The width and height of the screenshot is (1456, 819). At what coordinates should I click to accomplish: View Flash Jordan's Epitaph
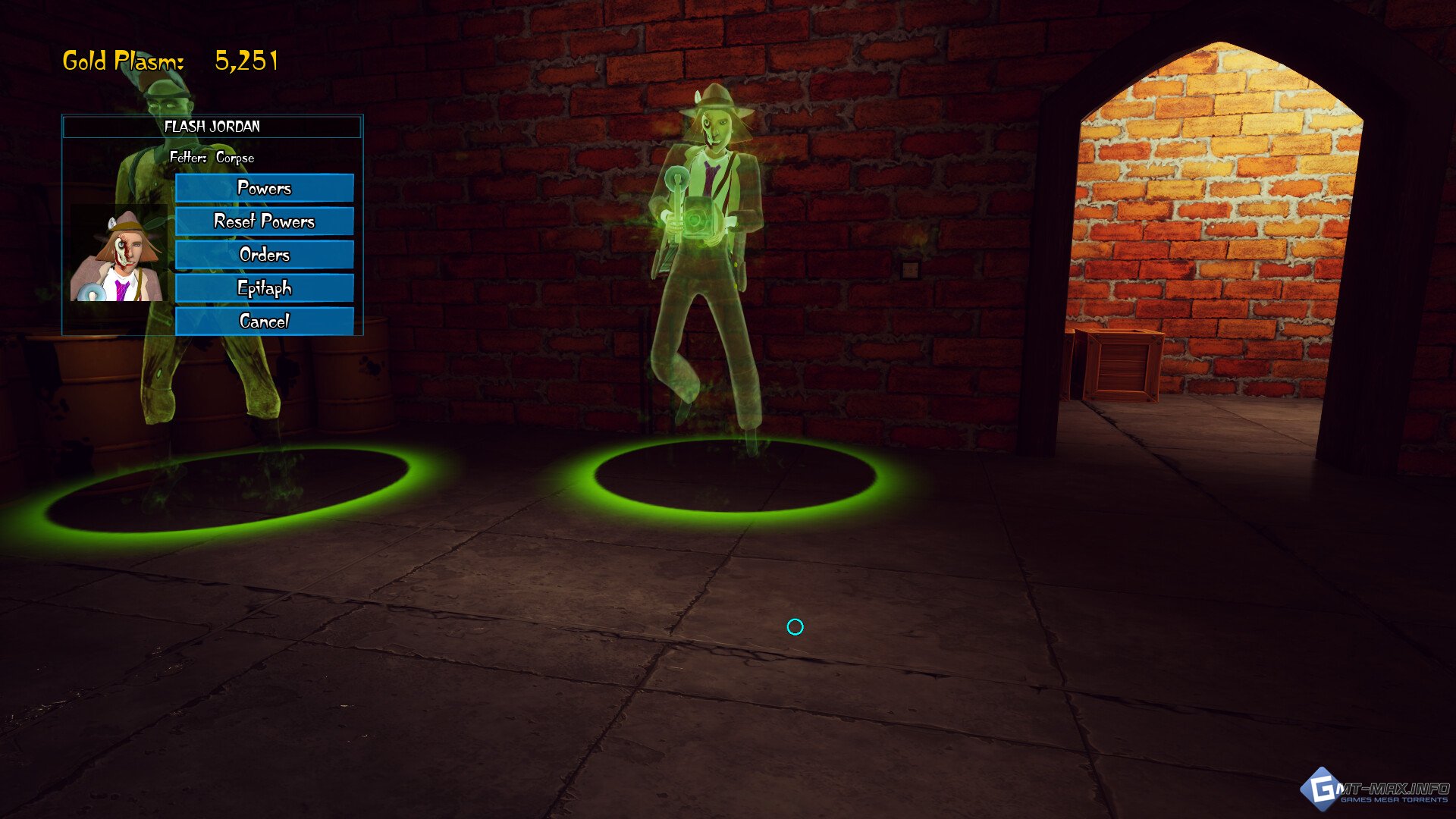pos(264,288)
